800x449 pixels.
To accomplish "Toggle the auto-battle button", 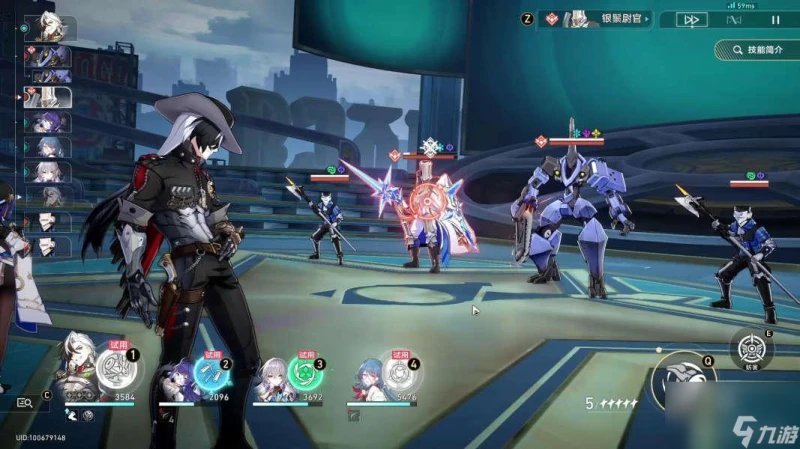I will pos(734,19).
